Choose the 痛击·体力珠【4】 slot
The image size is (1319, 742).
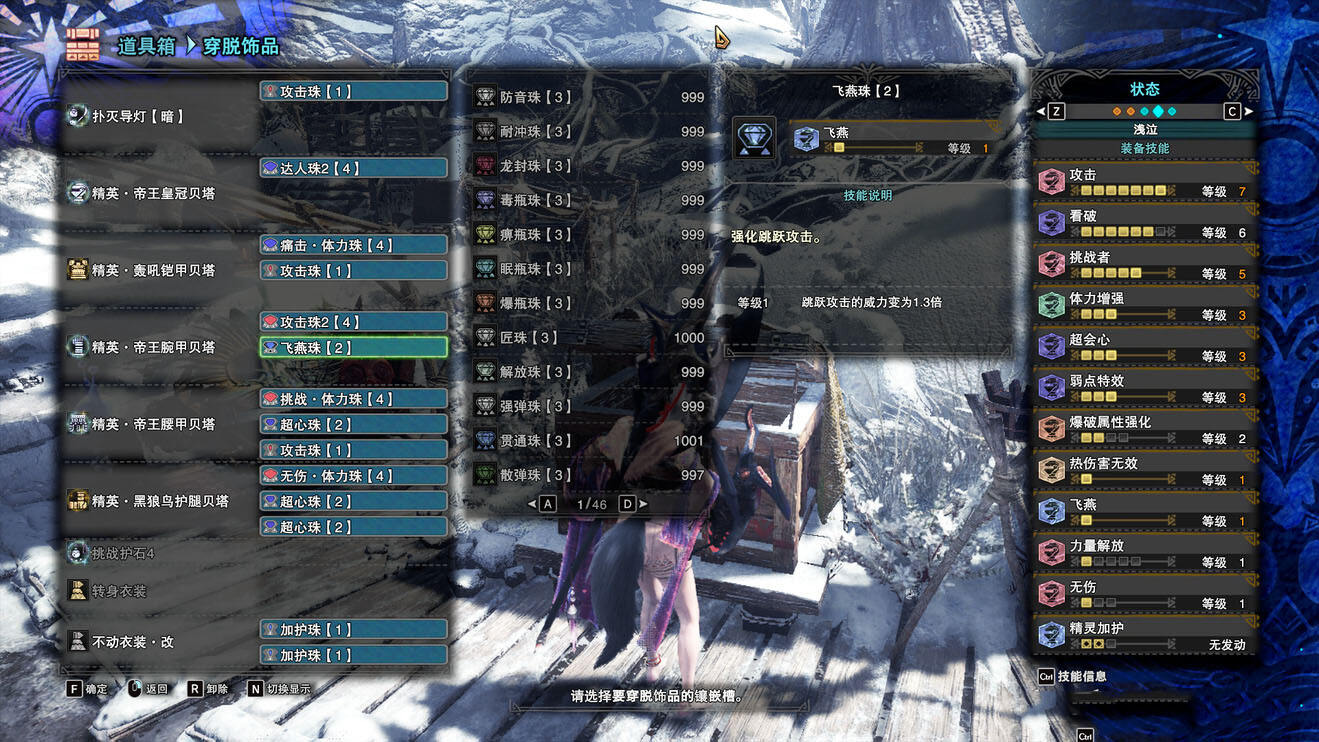(353, 245)
